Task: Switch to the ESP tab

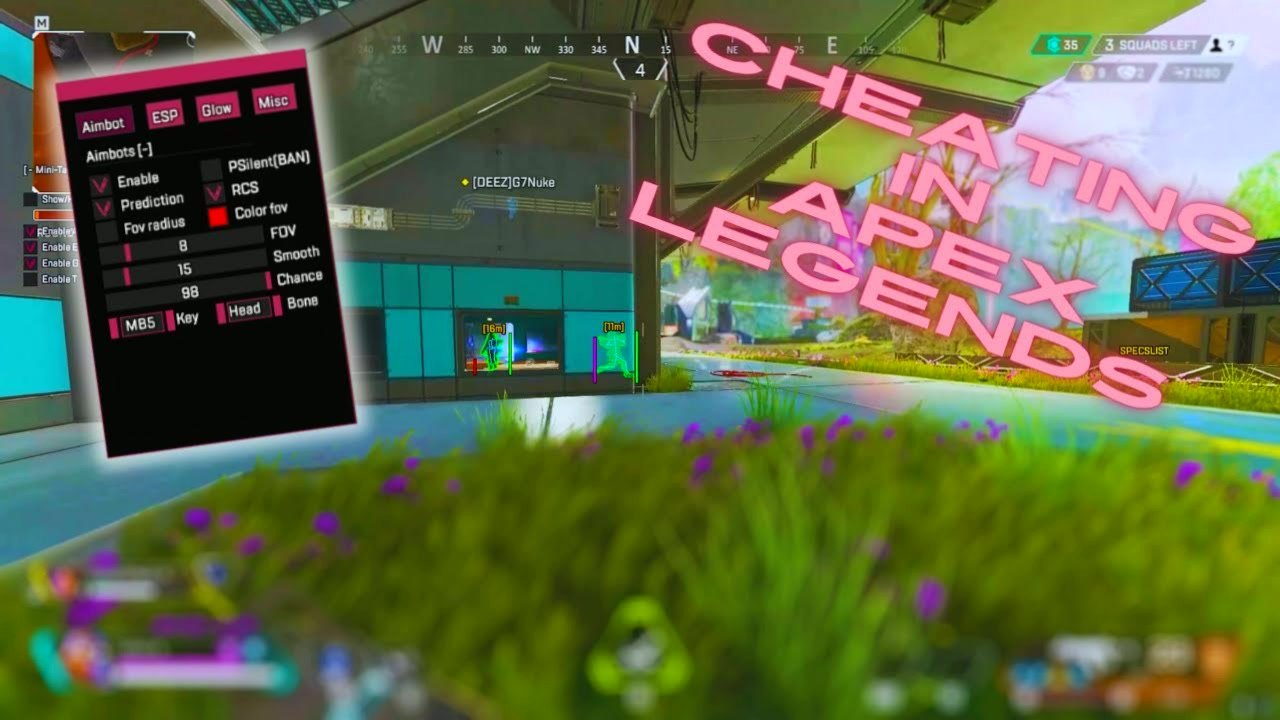Action: (165, 115)
